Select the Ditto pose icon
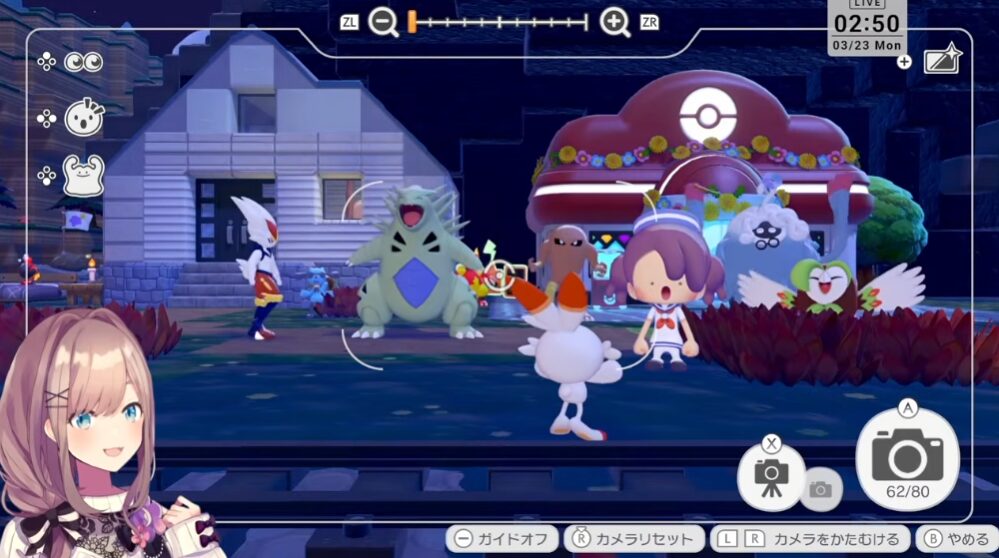The width and height of the screenshot is (999, 558). [84, 176]
